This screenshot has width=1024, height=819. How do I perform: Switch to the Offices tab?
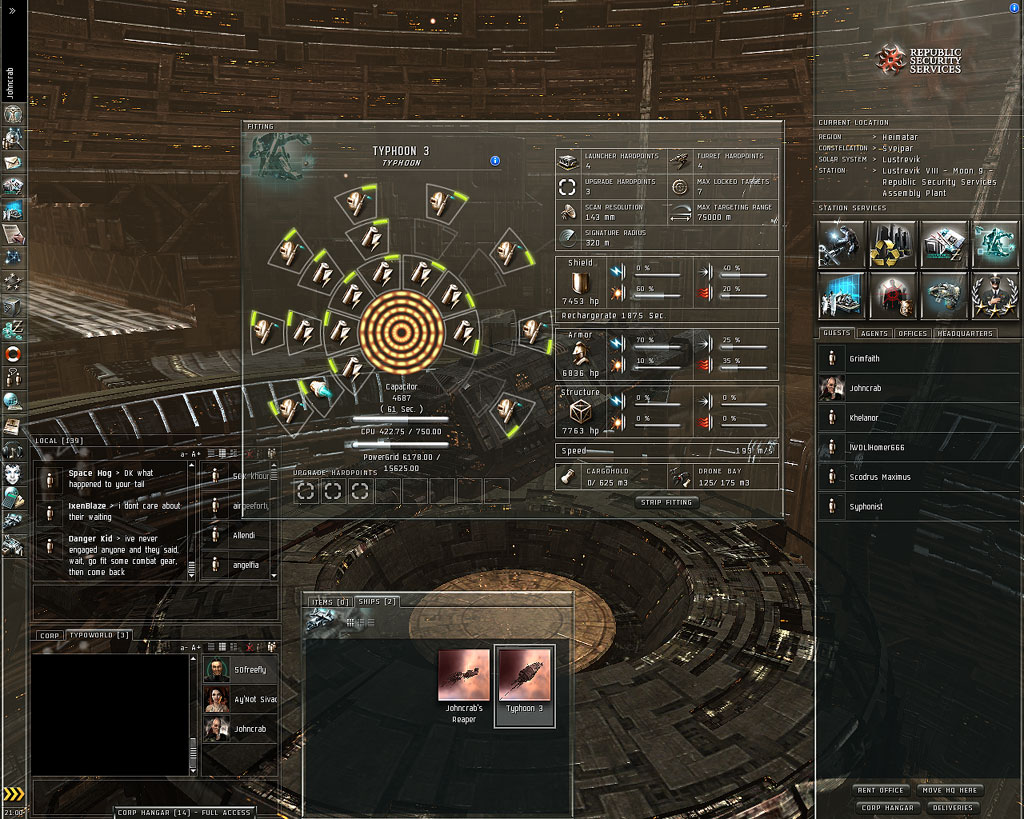tap(914, 333)
